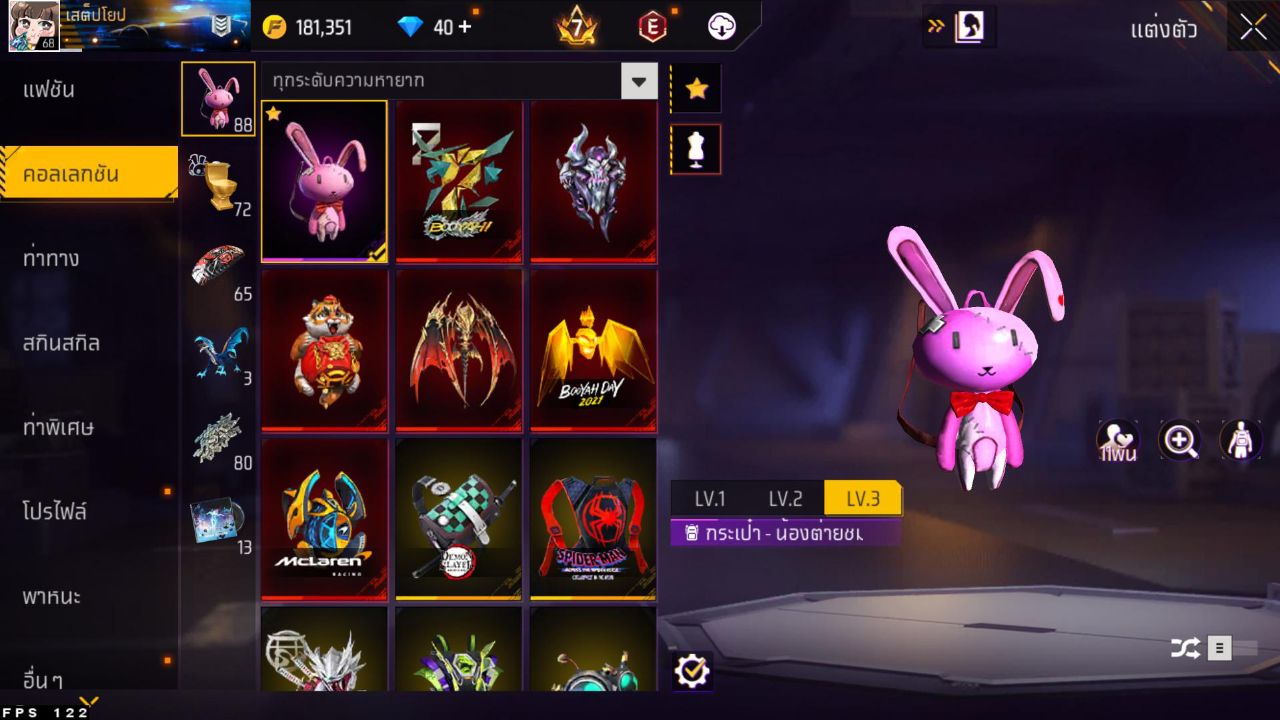
Task: Select the Demon Slayer checkered backpack
Action: point(459,519)
